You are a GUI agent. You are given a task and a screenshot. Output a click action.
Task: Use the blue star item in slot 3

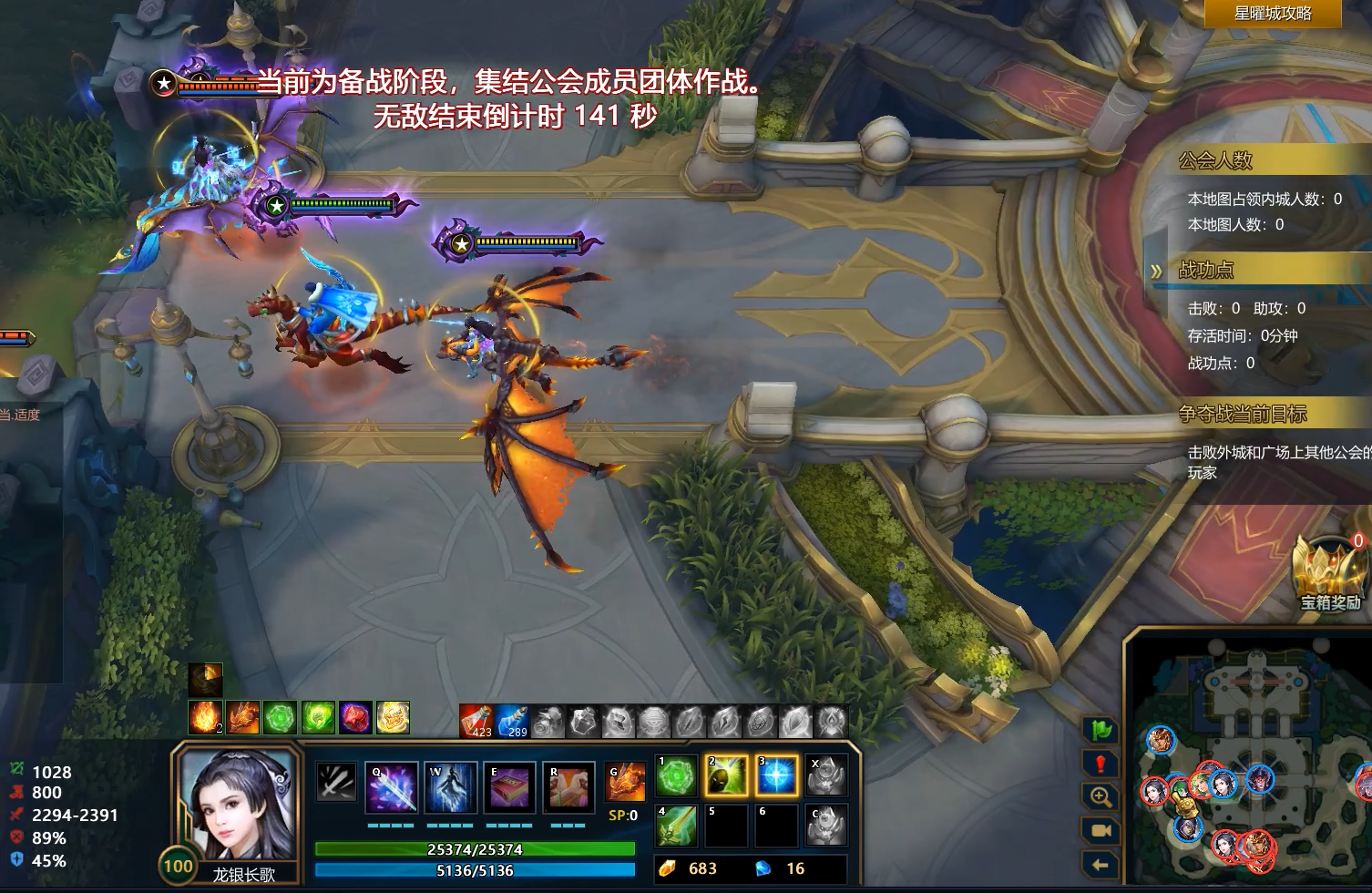(776, 776)
